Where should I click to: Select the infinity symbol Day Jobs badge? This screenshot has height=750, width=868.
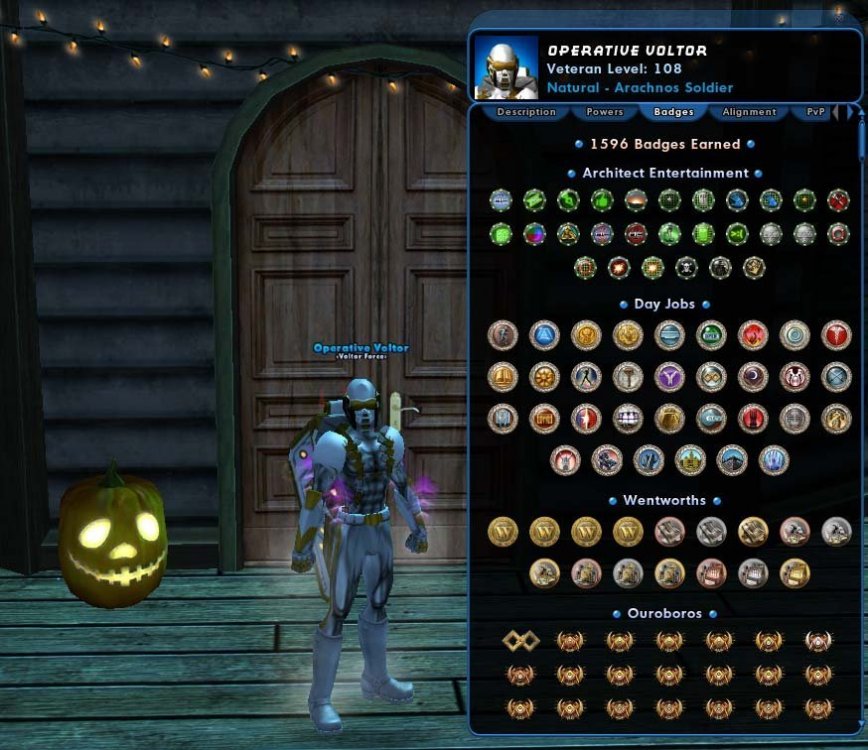[x=711, y=377]
